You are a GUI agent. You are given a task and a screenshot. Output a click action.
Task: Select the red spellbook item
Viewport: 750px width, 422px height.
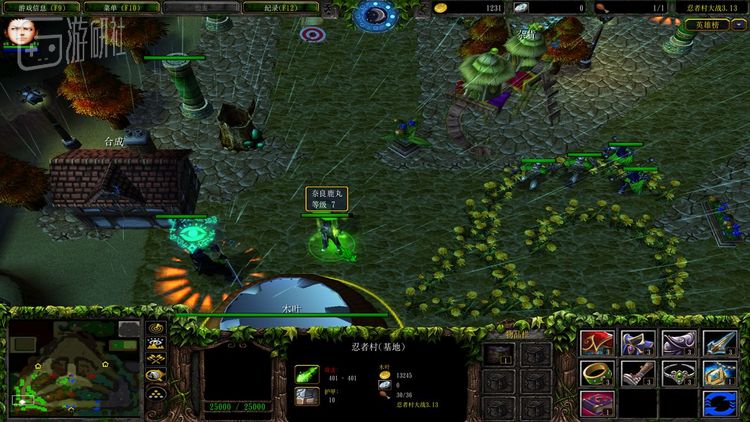[x=597, y=404]
